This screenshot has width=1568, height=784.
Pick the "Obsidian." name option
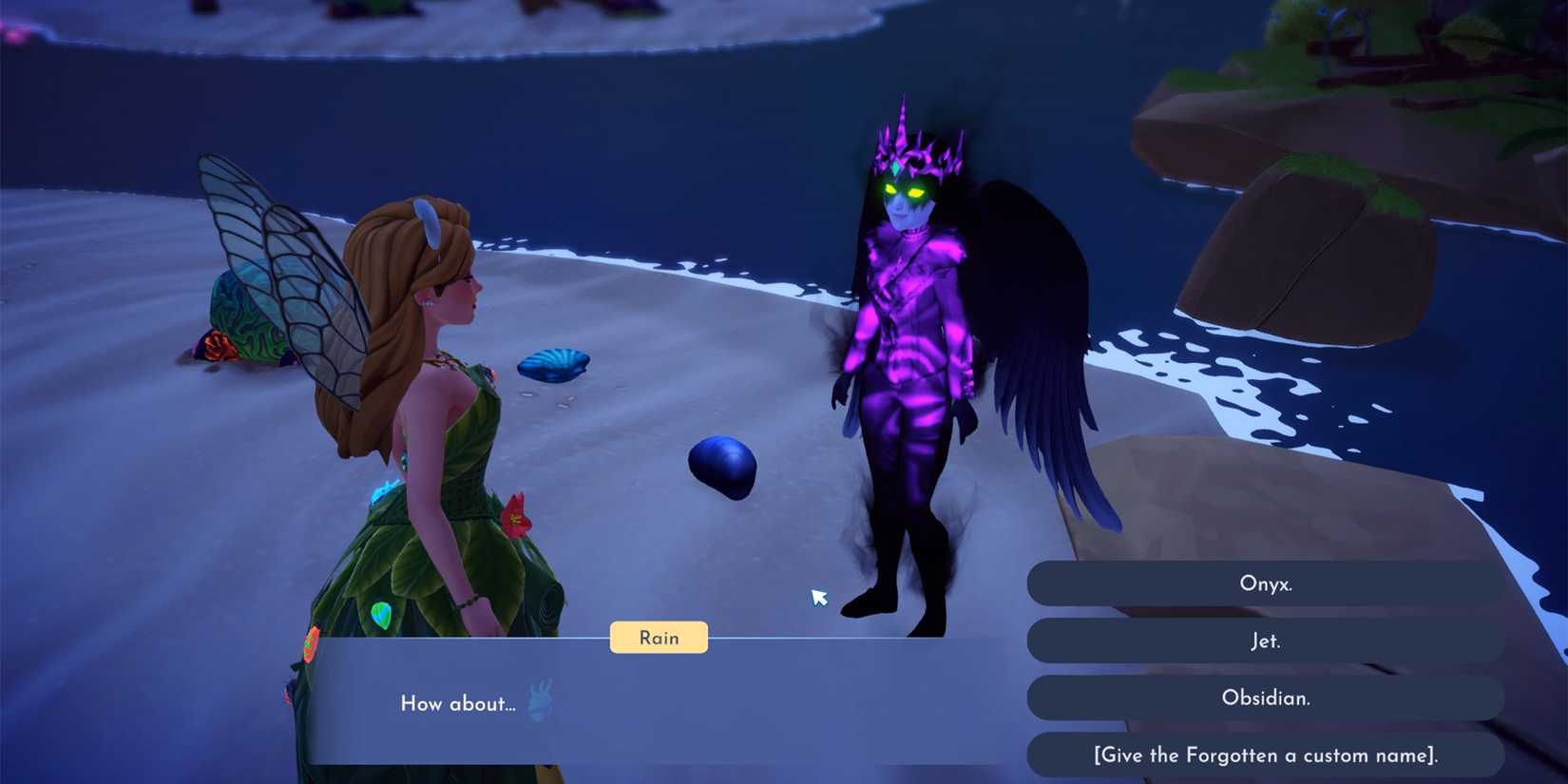[x=1266, y=698]
